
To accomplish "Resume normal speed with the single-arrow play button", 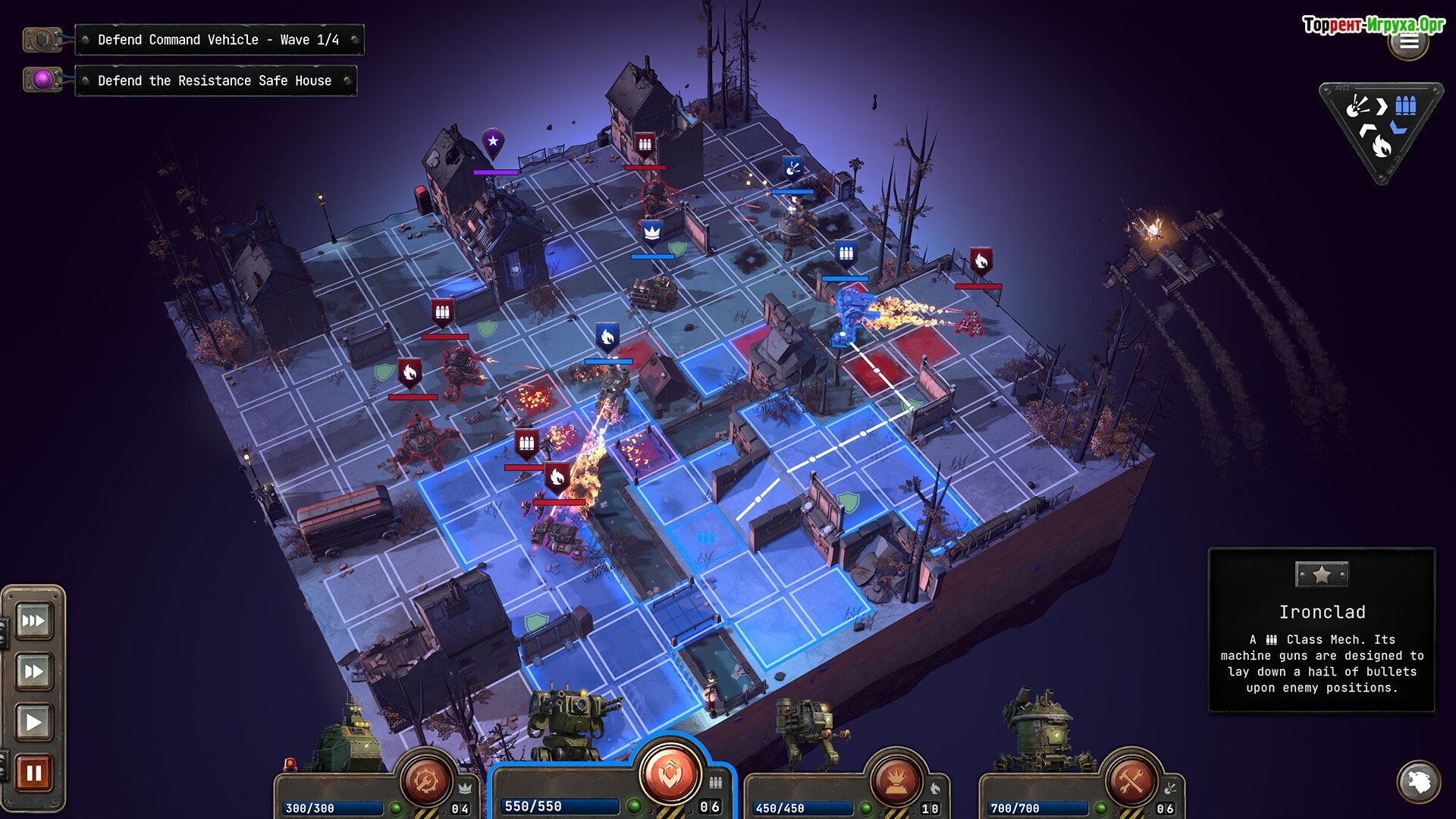I will (x=33, y=721).
